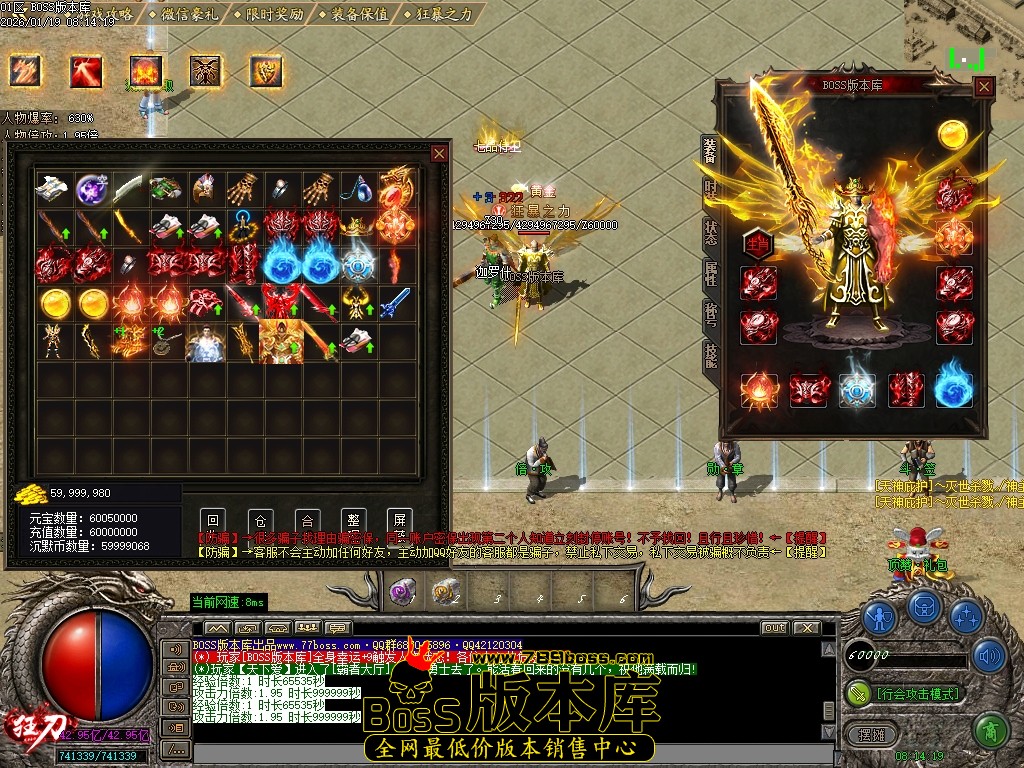Image resolution: width=1024 pixels, height=768 pixels.
Task: Show the 技能 skills tab
Action: (710, 355)
